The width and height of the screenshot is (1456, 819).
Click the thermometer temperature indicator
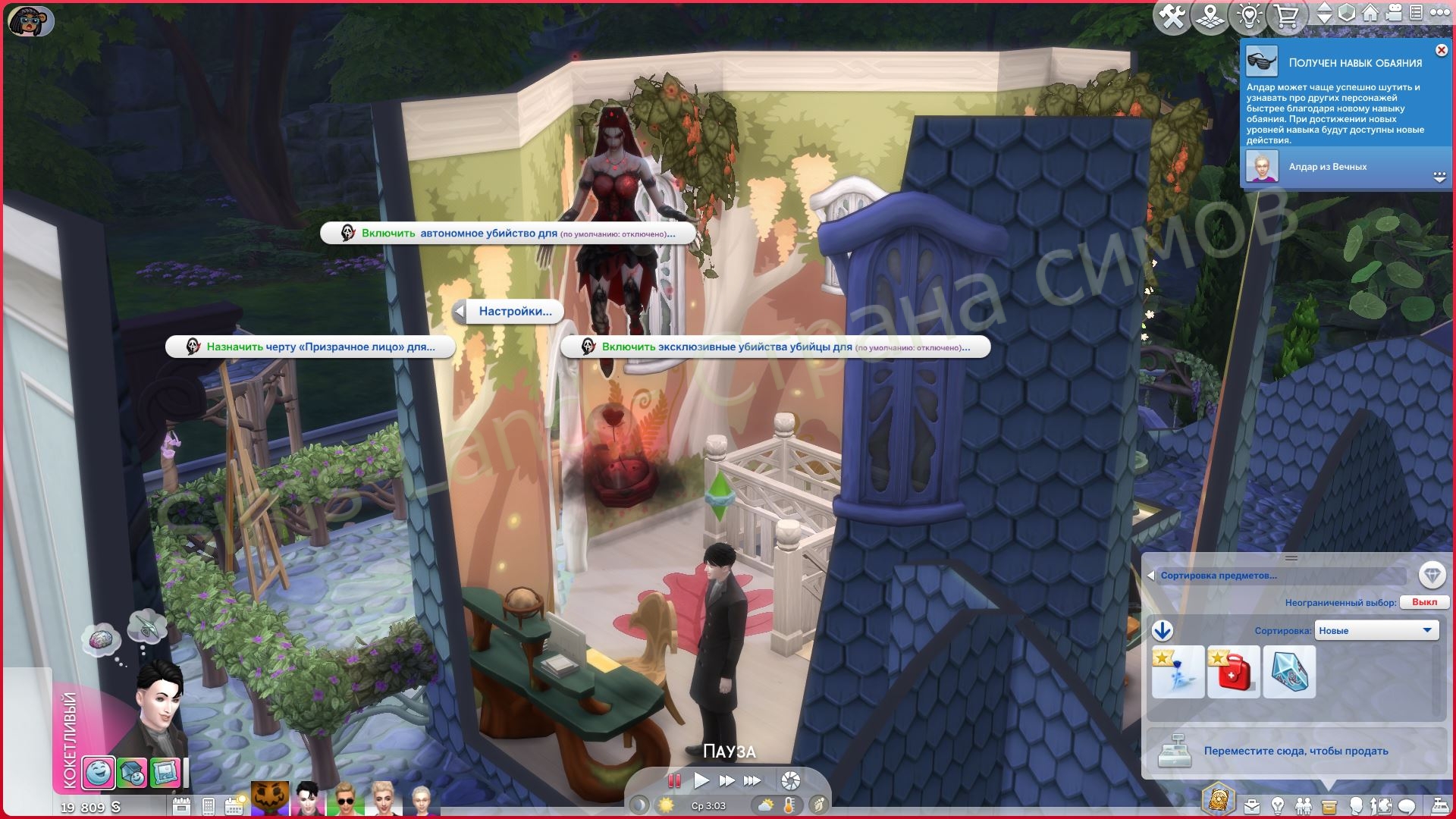click(789, 806)
